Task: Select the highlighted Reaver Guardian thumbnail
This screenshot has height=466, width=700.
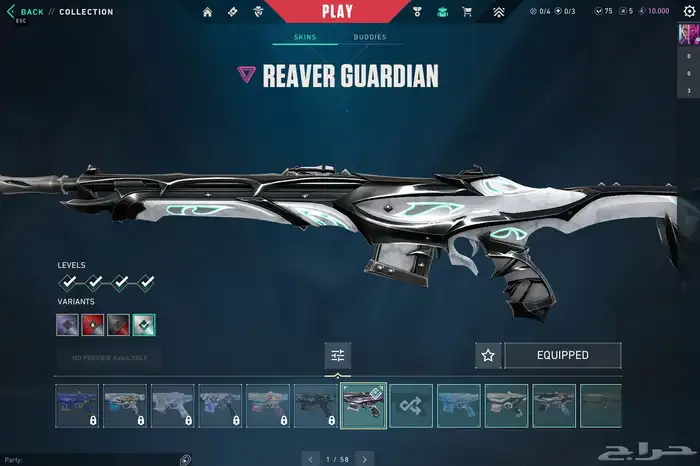Action: (x=363, y=405)
